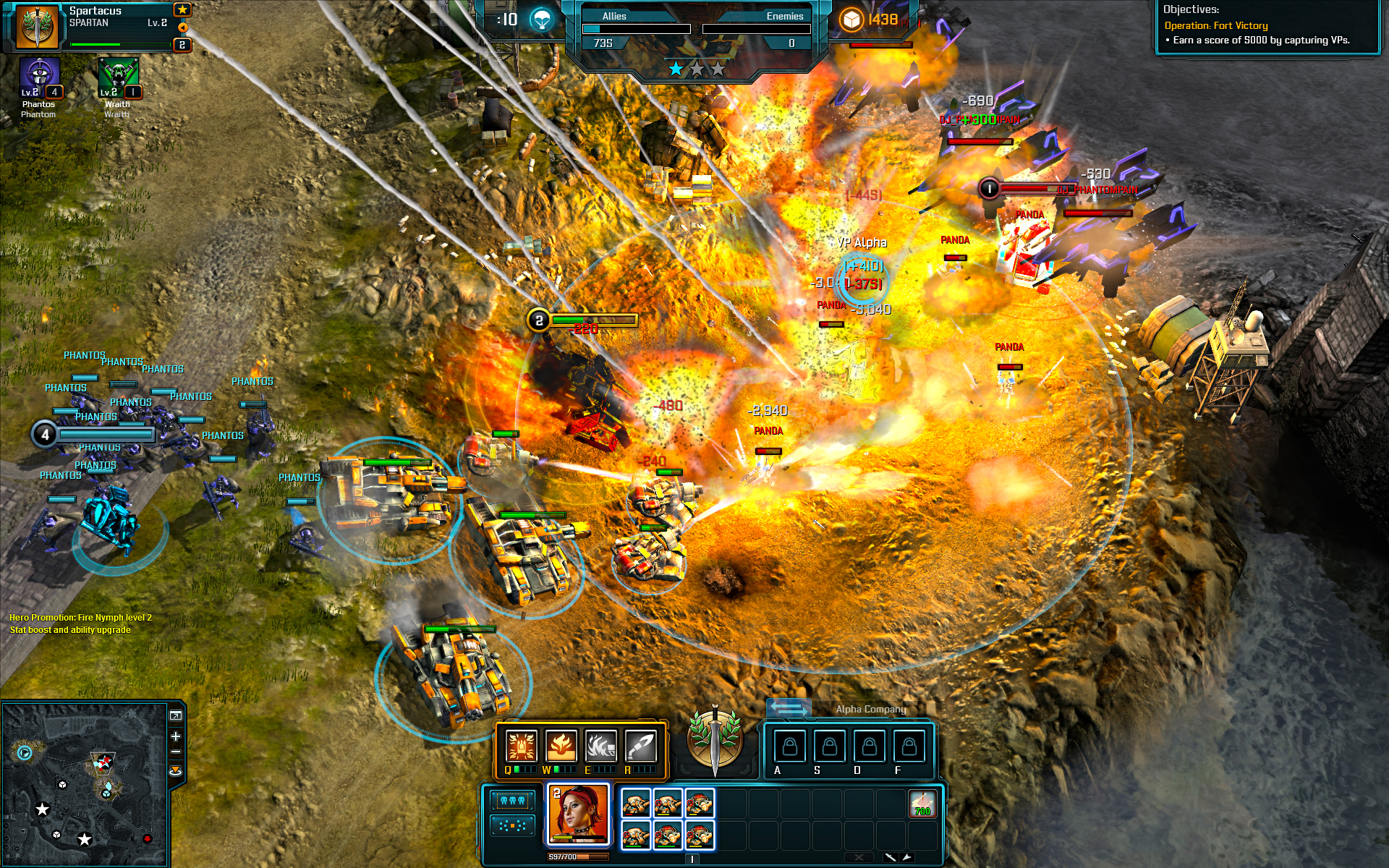Screen dimensions: 1389x868
Task: Toggle the star badge beside Spartacus
Action: 182,11
